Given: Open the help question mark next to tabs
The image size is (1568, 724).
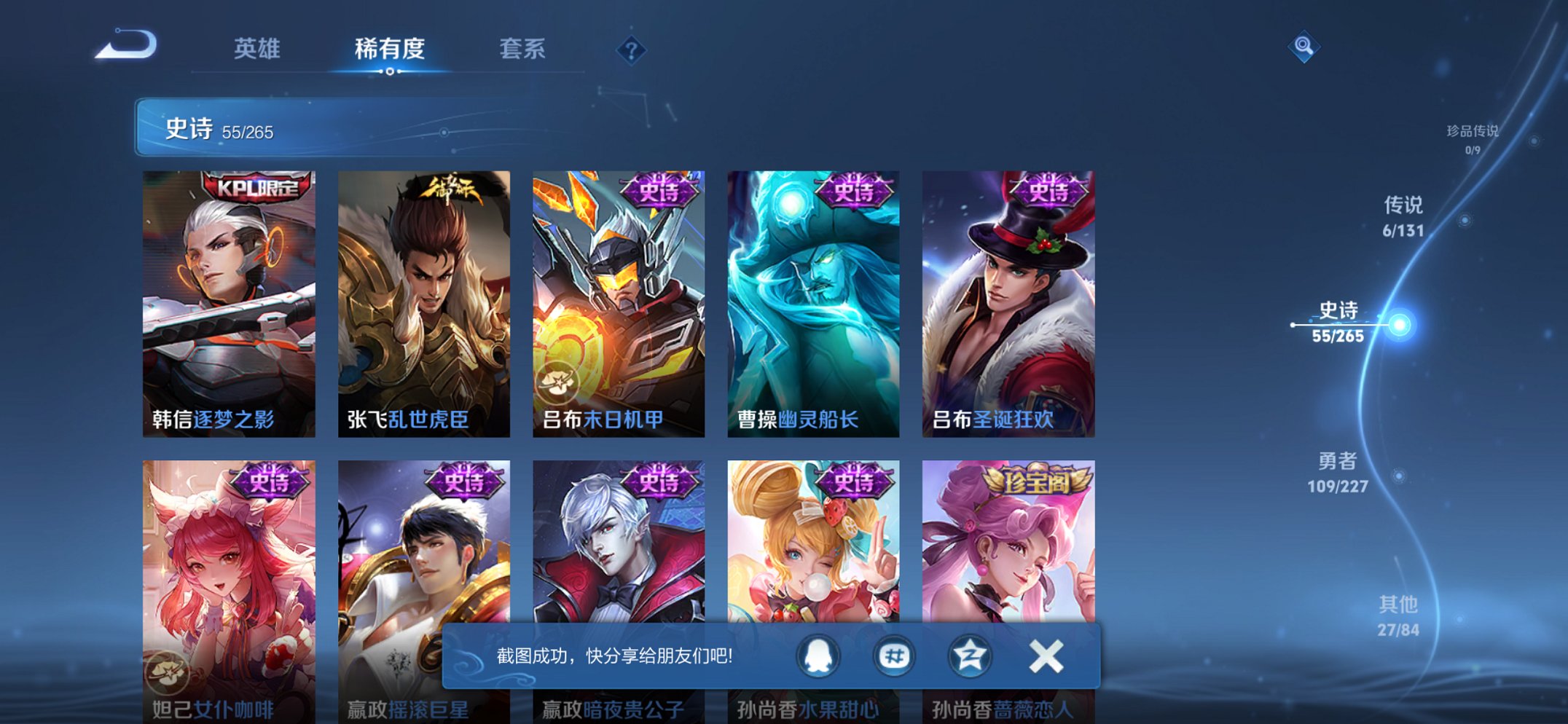Looking at the screenshot, I should click(x=631, y=50).
